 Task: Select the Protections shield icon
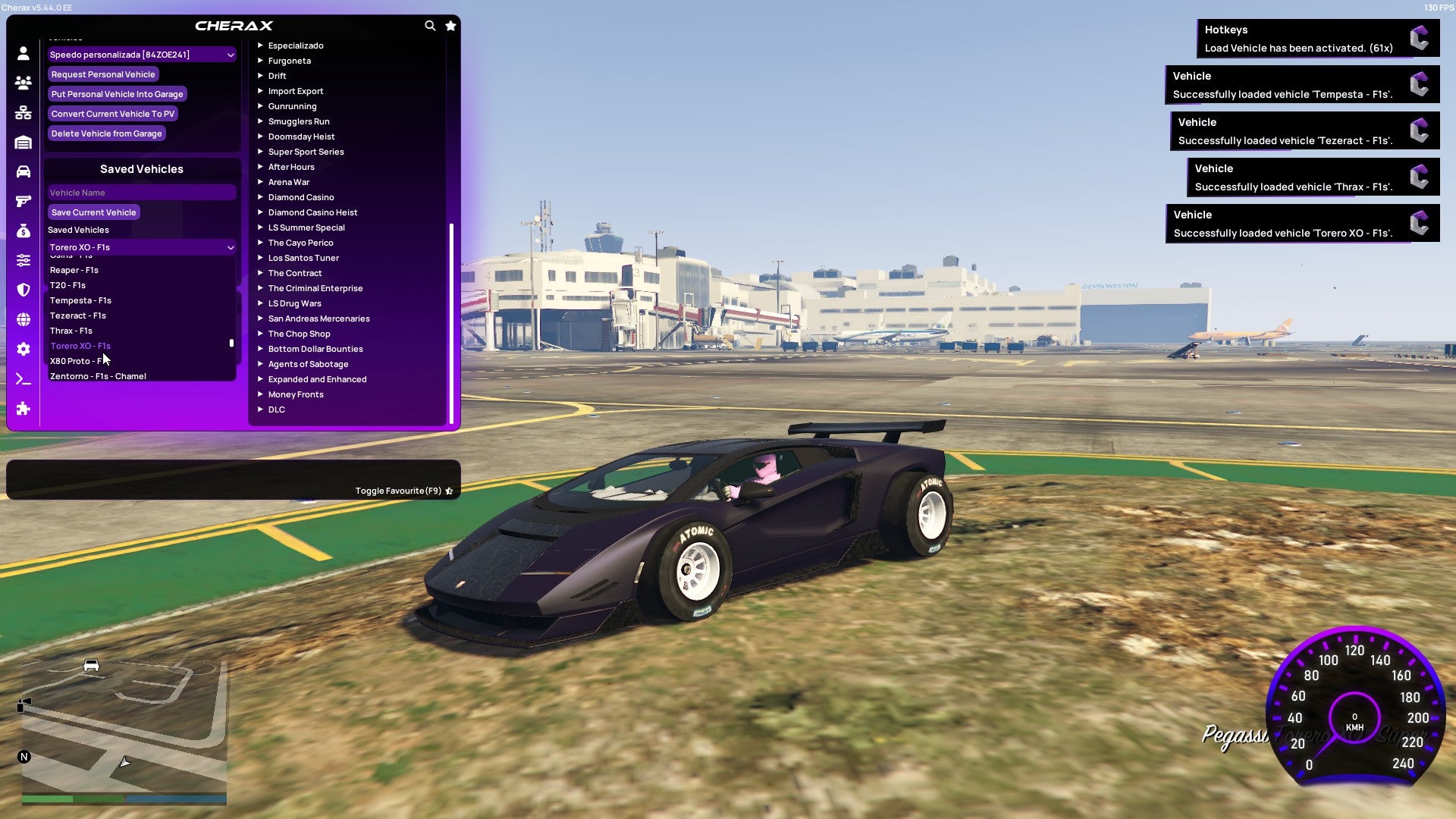click(x=23, y=289)
